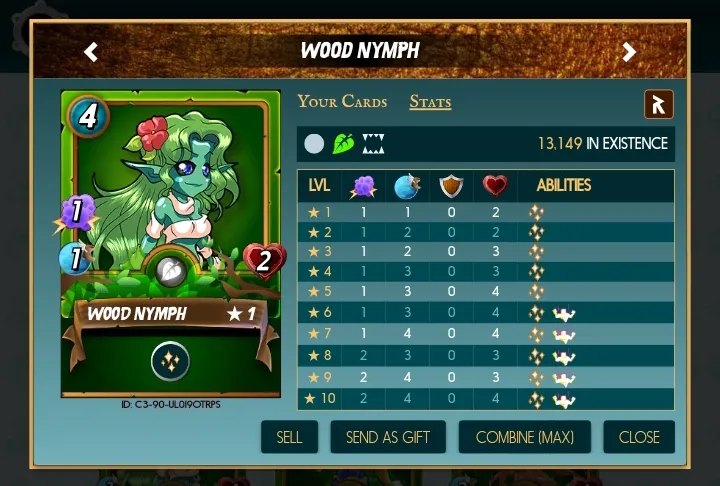This screenshot has height=486, width=720.
Task: Send the card as a gift
Action: (388, 437)
